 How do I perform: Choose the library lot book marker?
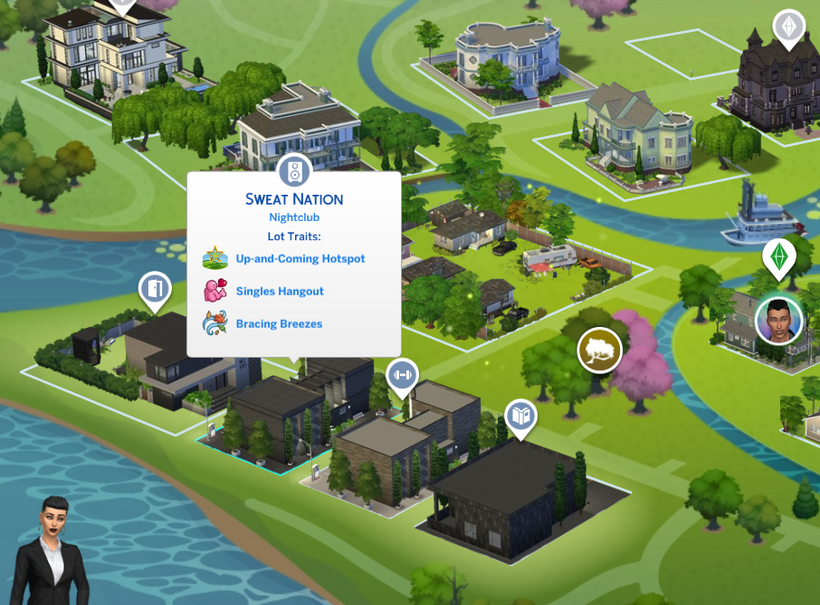[520, 415]
